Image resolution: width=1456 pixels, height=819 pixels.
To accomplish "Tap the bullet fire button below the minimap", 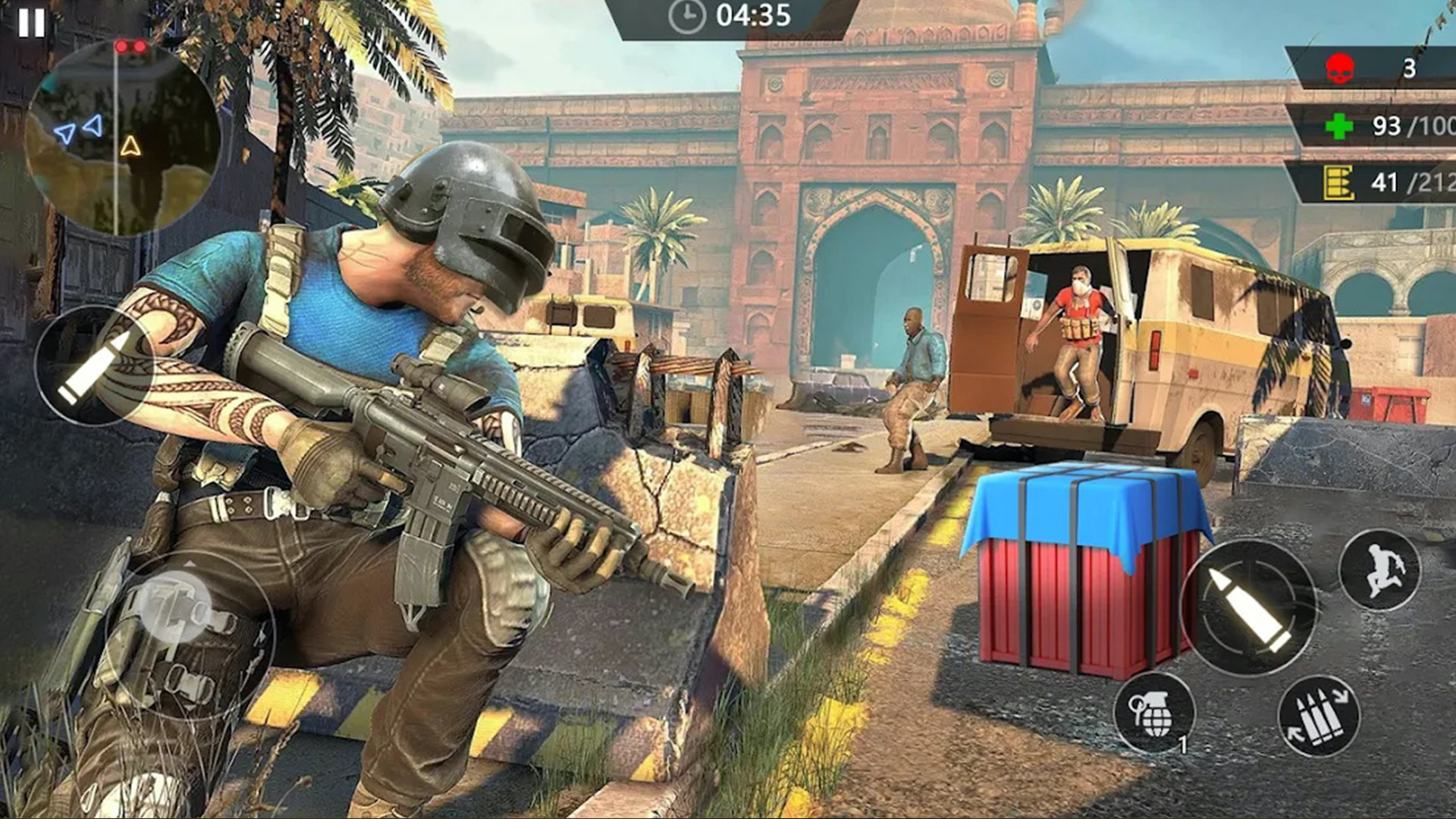I will pos(94,366).
